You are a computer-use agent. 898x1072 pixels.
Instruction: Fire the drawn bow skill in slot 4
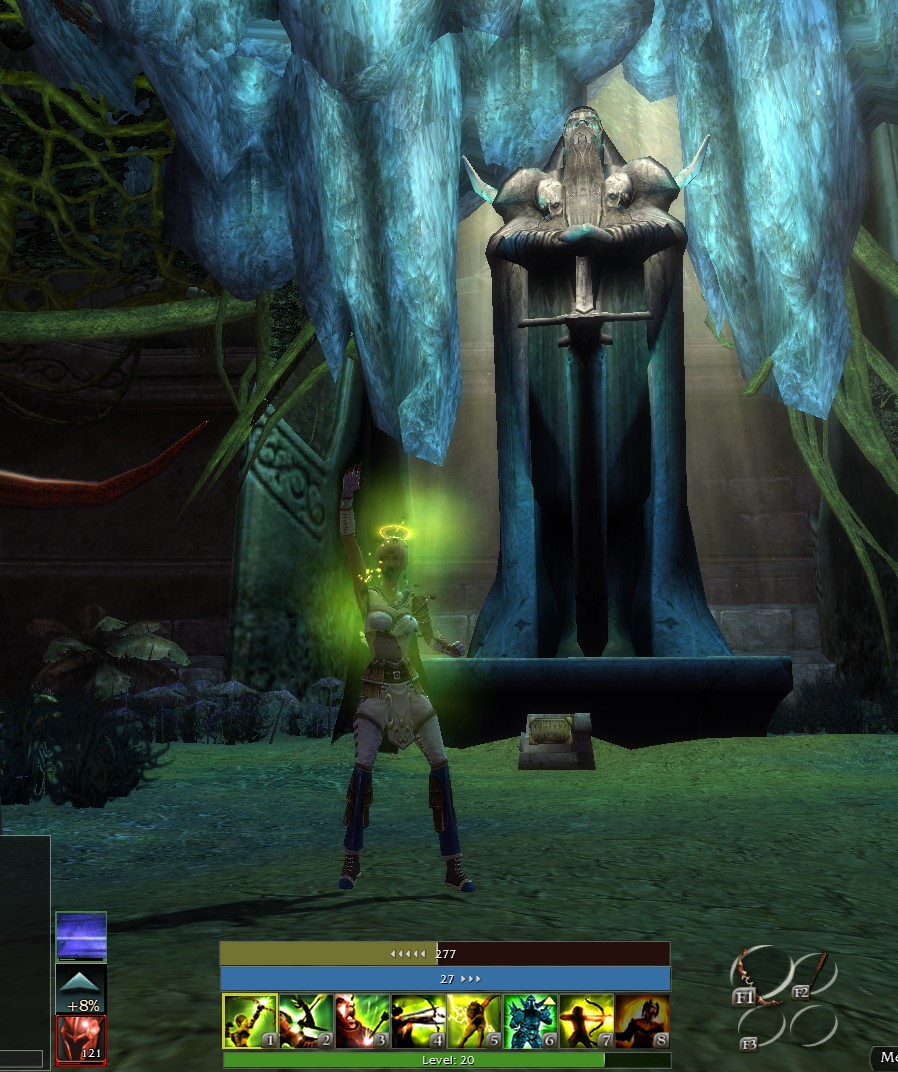[418, 1021]
